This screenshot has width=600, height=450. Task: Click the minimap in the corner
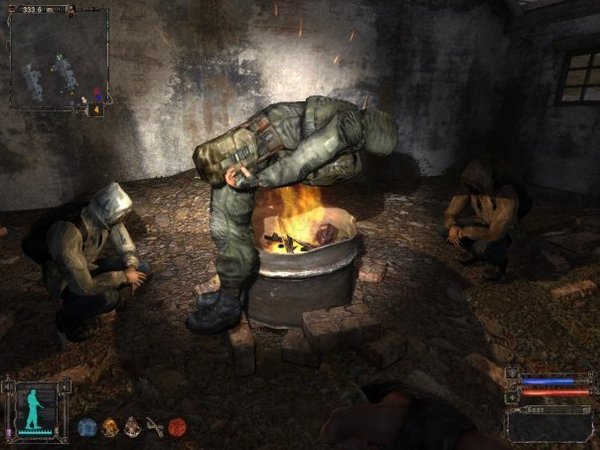(58, 60)
